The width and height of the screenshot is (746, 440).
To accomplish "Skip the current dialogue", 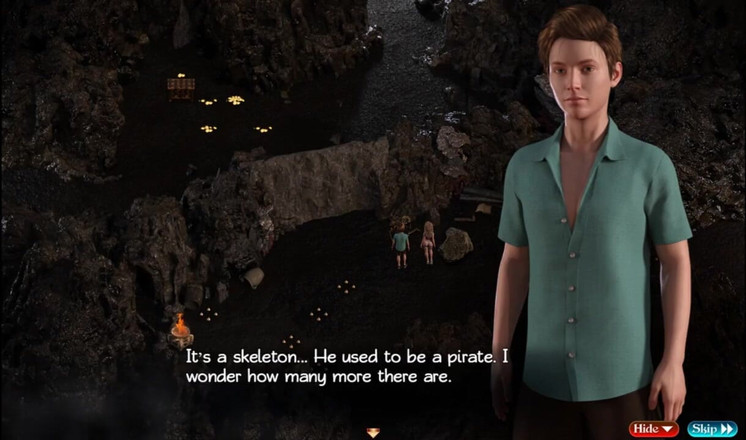I will [x=712, y=429].
